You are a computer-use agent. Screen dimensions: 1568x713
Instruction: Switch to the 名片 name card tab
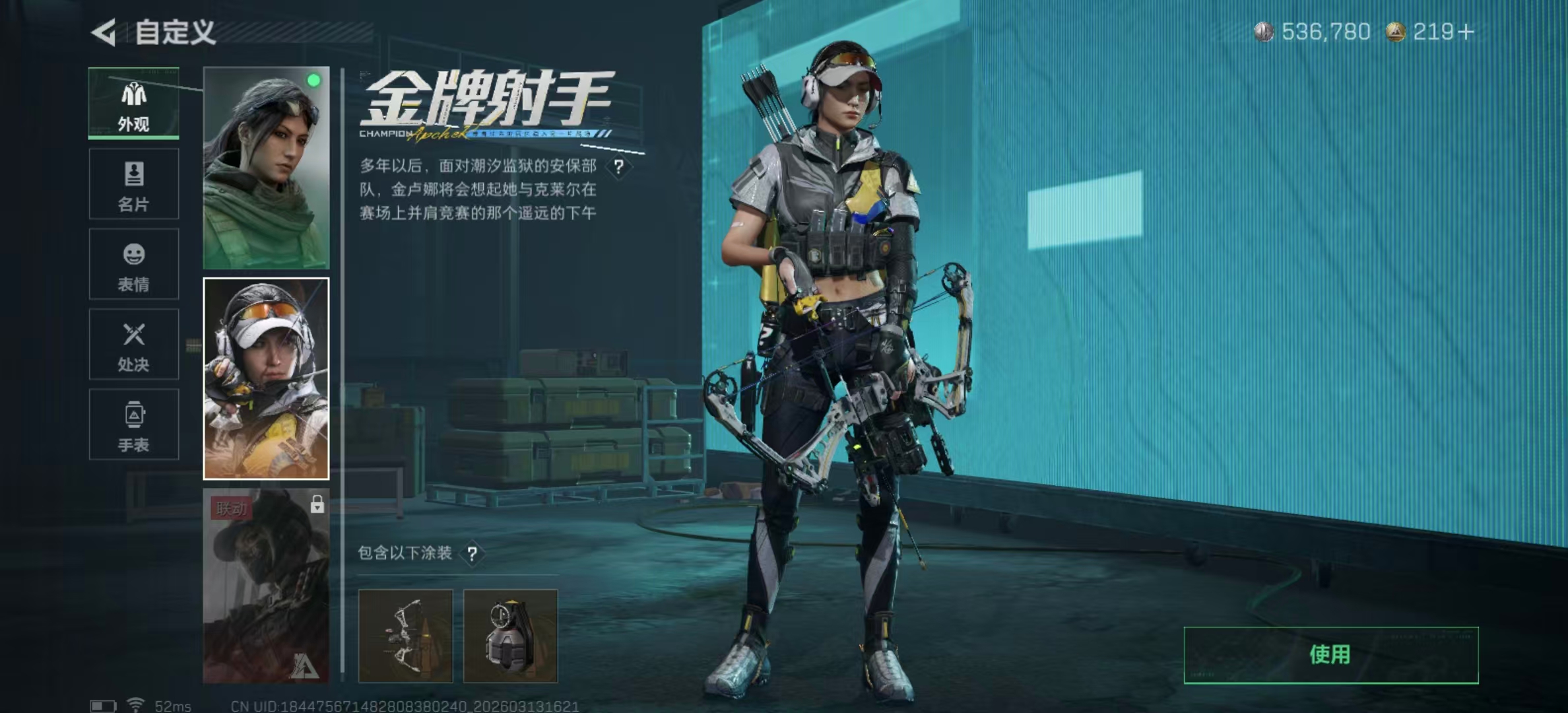coord(134,184)
